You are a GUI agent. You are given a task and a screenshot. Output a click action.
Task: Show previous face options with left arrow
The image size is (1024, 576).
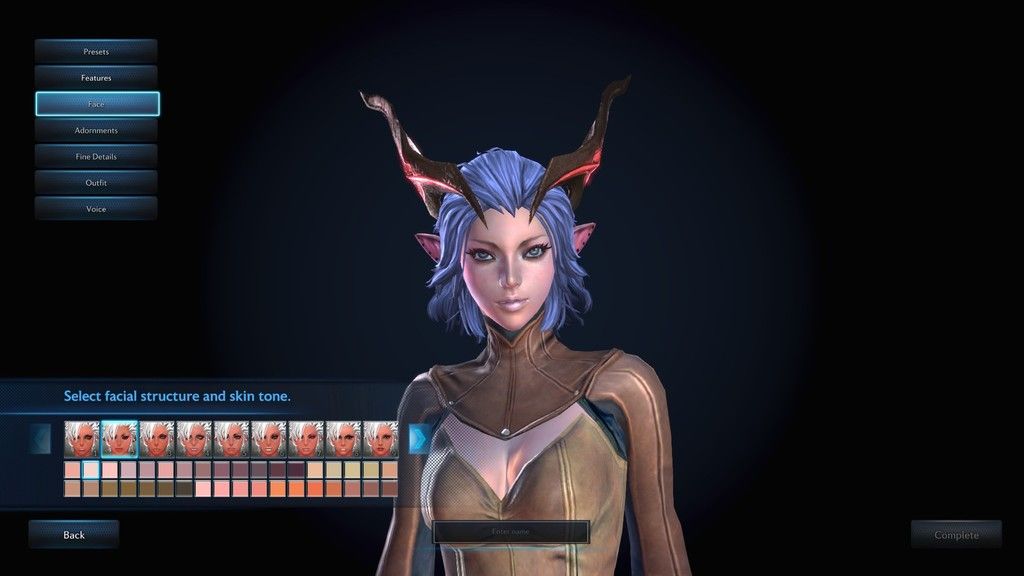pos(41,438)
